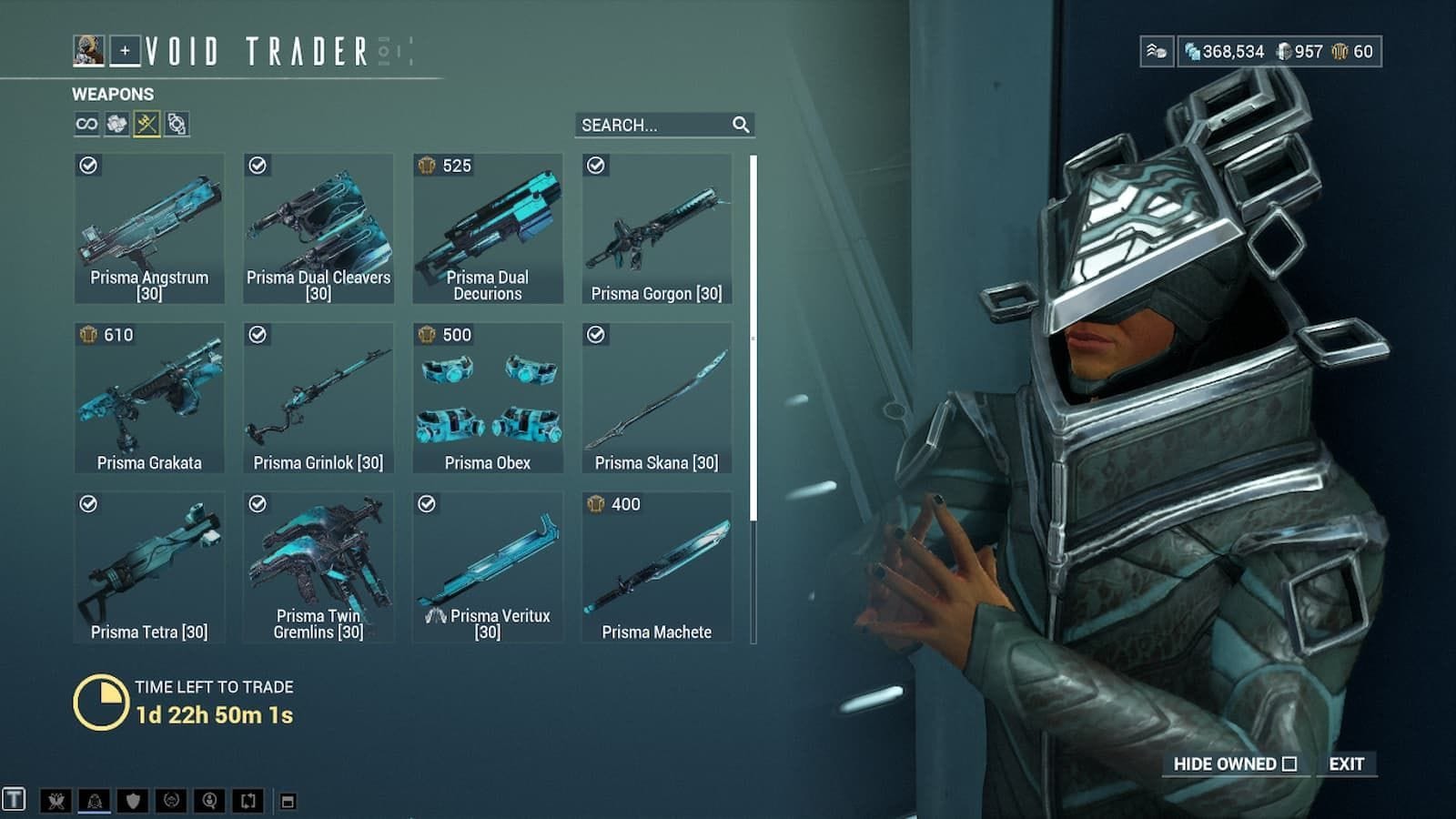Switch to the butterfly tab in bottom bar
The image size is (1456, 819).
56,801
